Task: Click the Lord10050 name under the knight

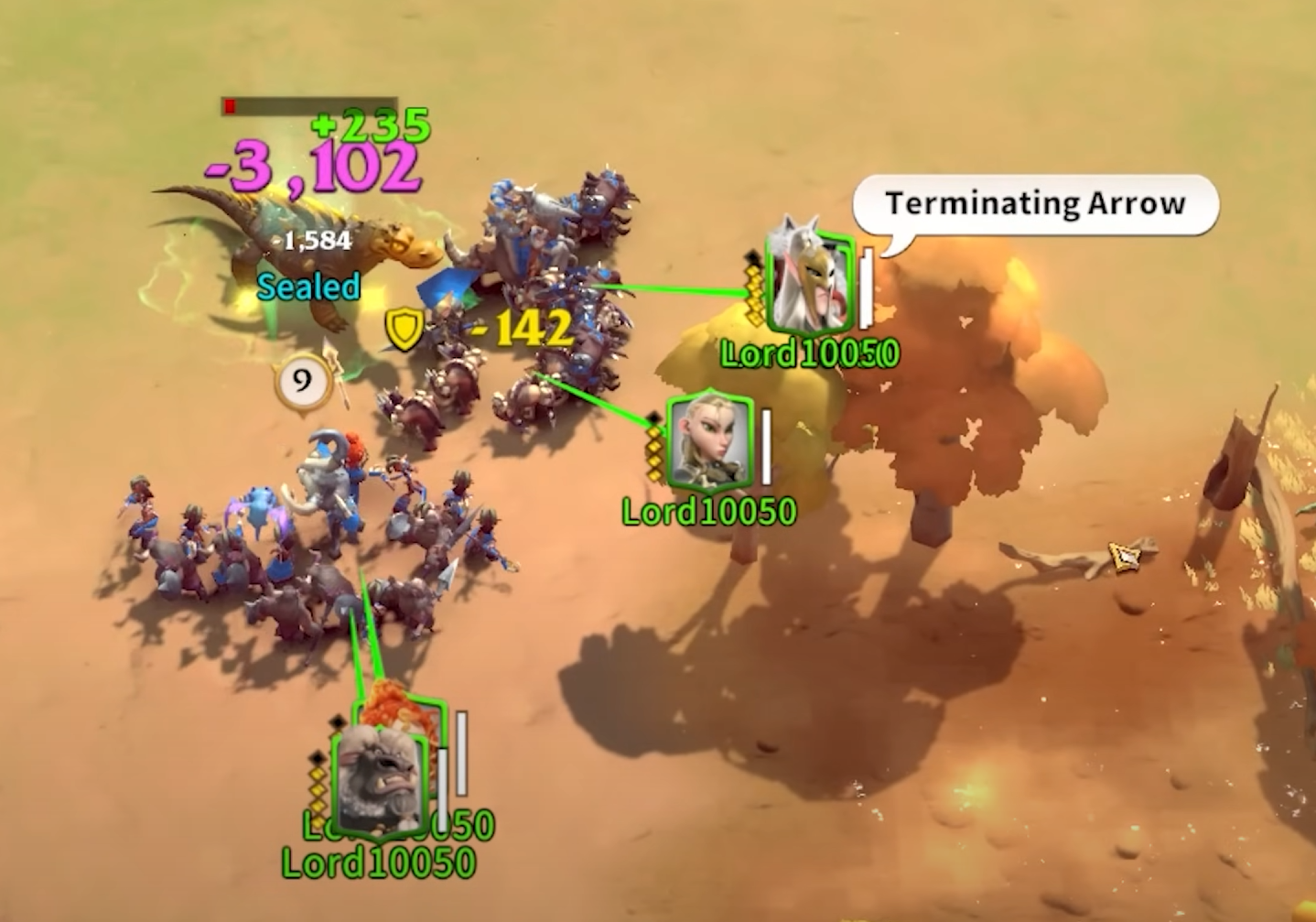Action: click(809, 353)
